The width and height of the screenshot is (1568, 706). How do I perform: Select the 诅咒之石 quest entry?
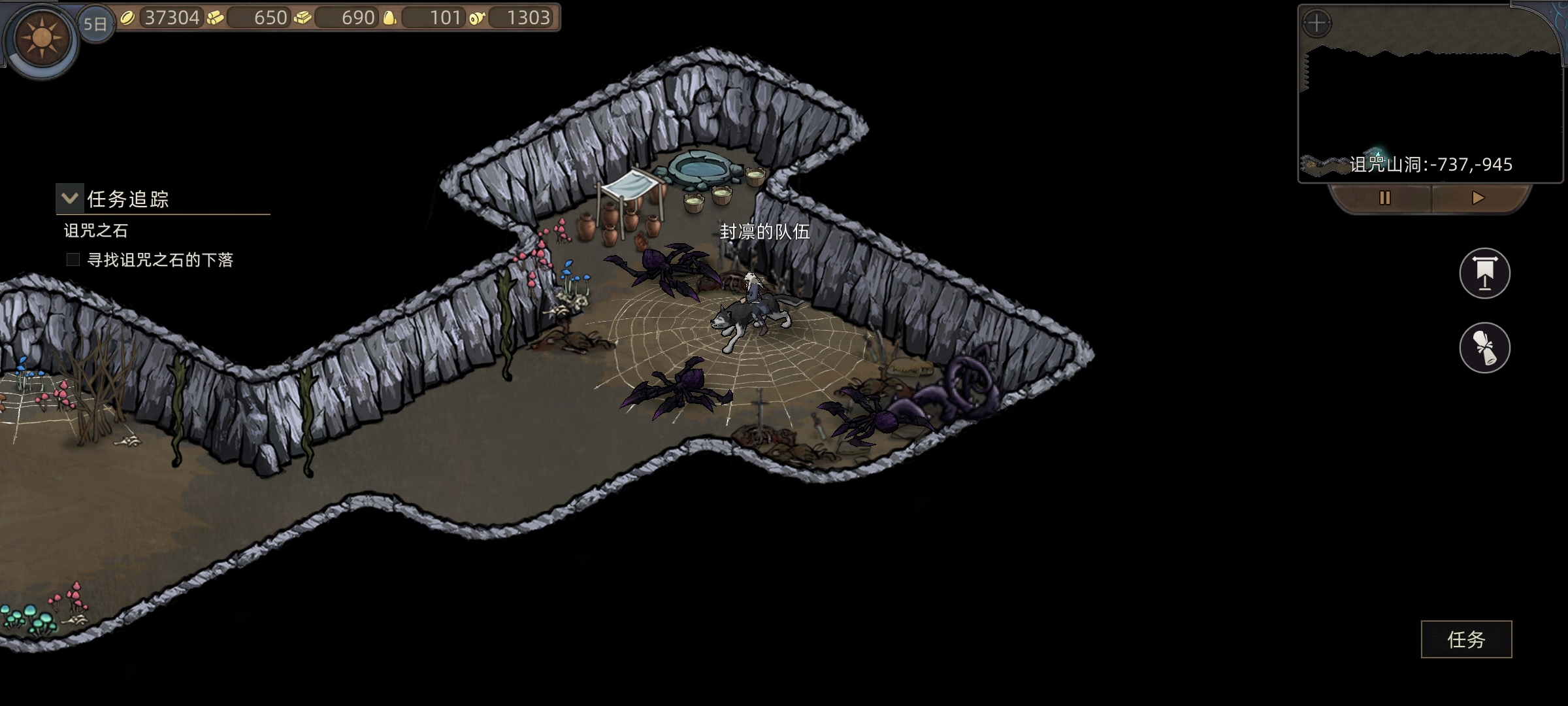click(x=96, y=231)
